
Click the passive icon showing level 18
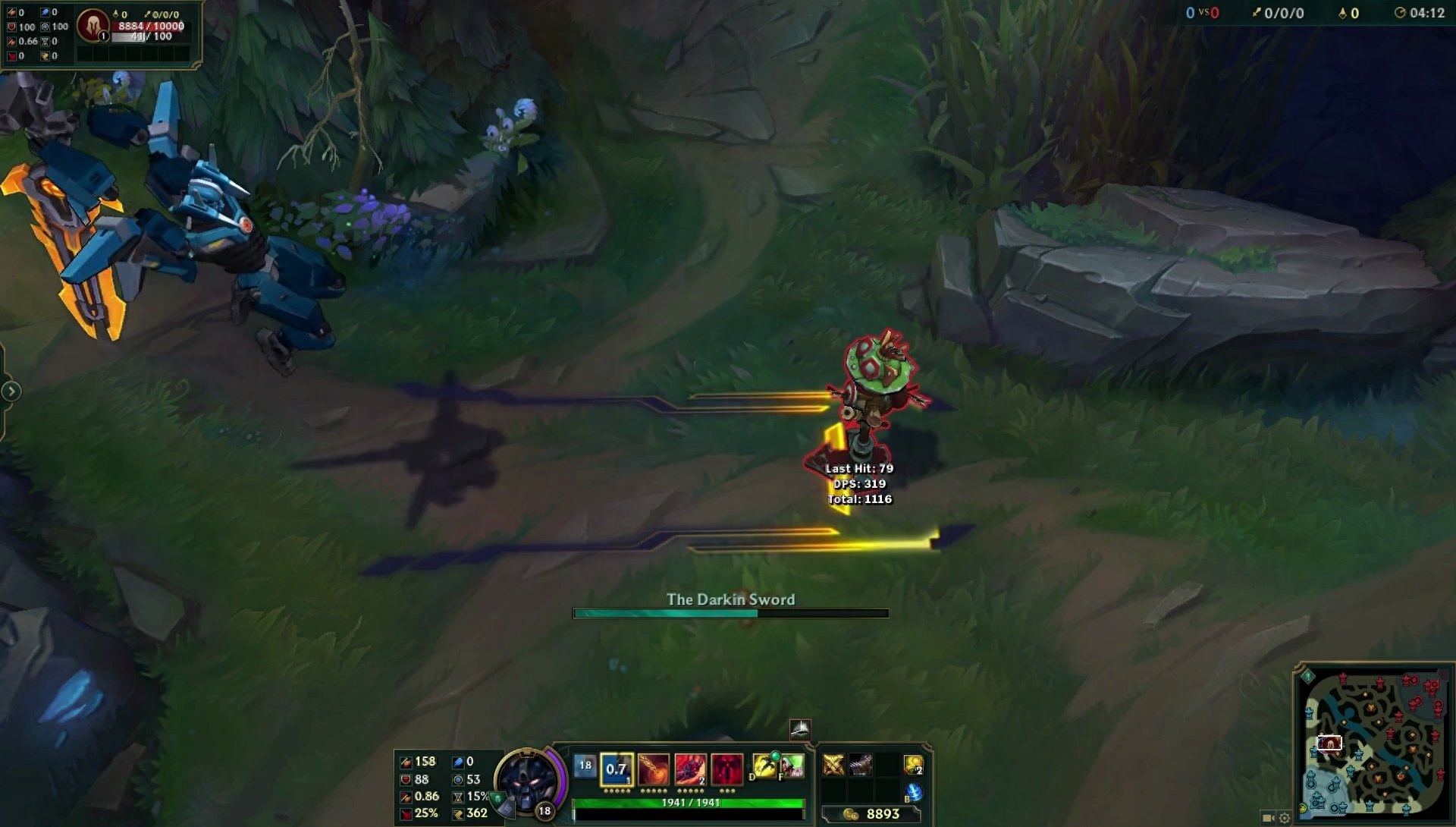pyautogui.click(x=585, y=766)
